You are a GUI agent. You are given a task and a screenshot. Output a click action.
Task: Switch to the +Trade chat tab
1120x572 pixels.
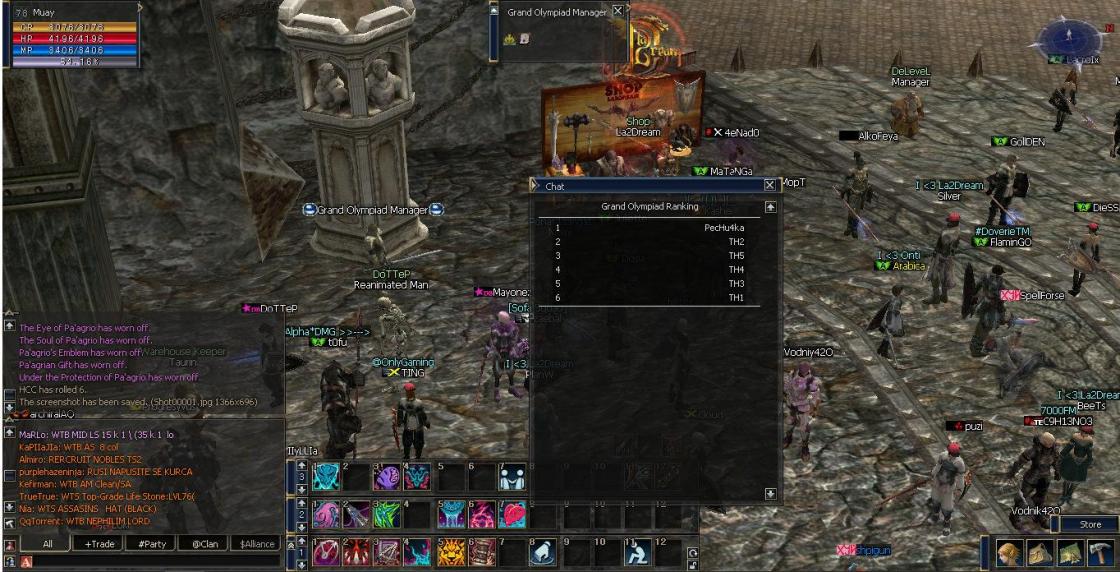click(x=101, y=544)
